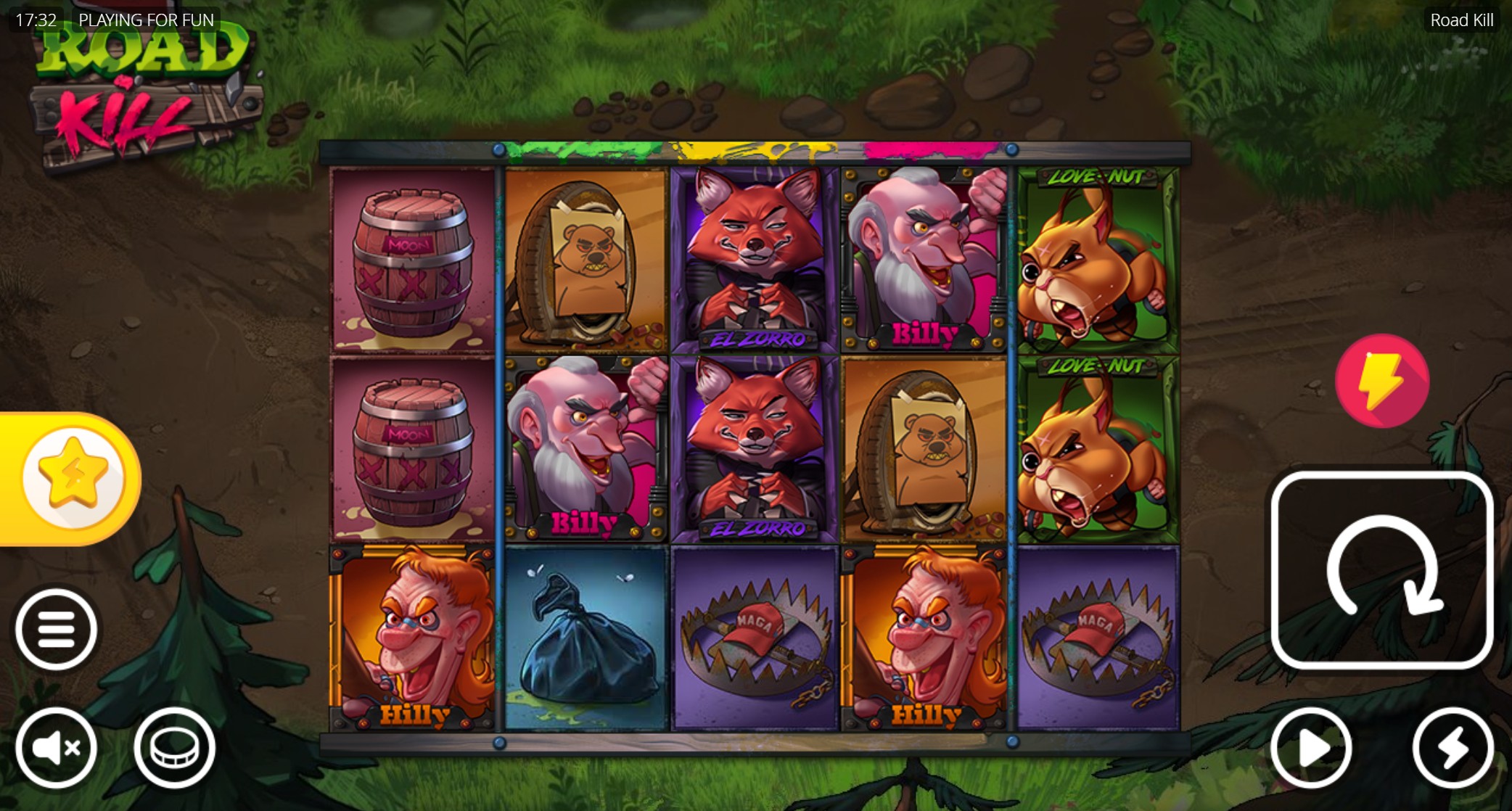1512x811 pixels.
Task: Click the Road Kill title top right
Action: point(1461,20)
